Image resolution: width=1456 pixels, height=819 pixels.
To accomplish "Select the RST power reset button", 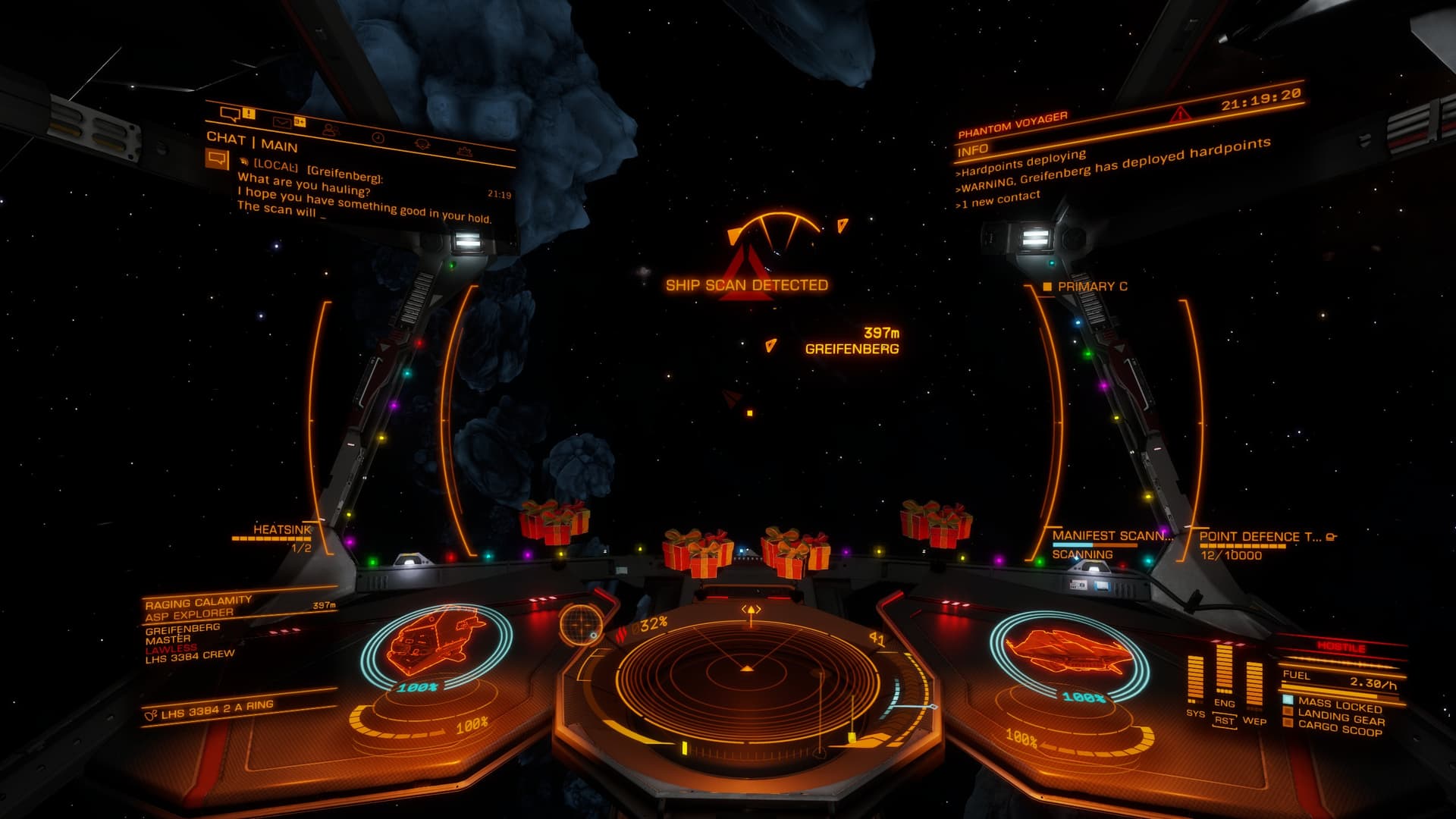I will coord(1224,720).
